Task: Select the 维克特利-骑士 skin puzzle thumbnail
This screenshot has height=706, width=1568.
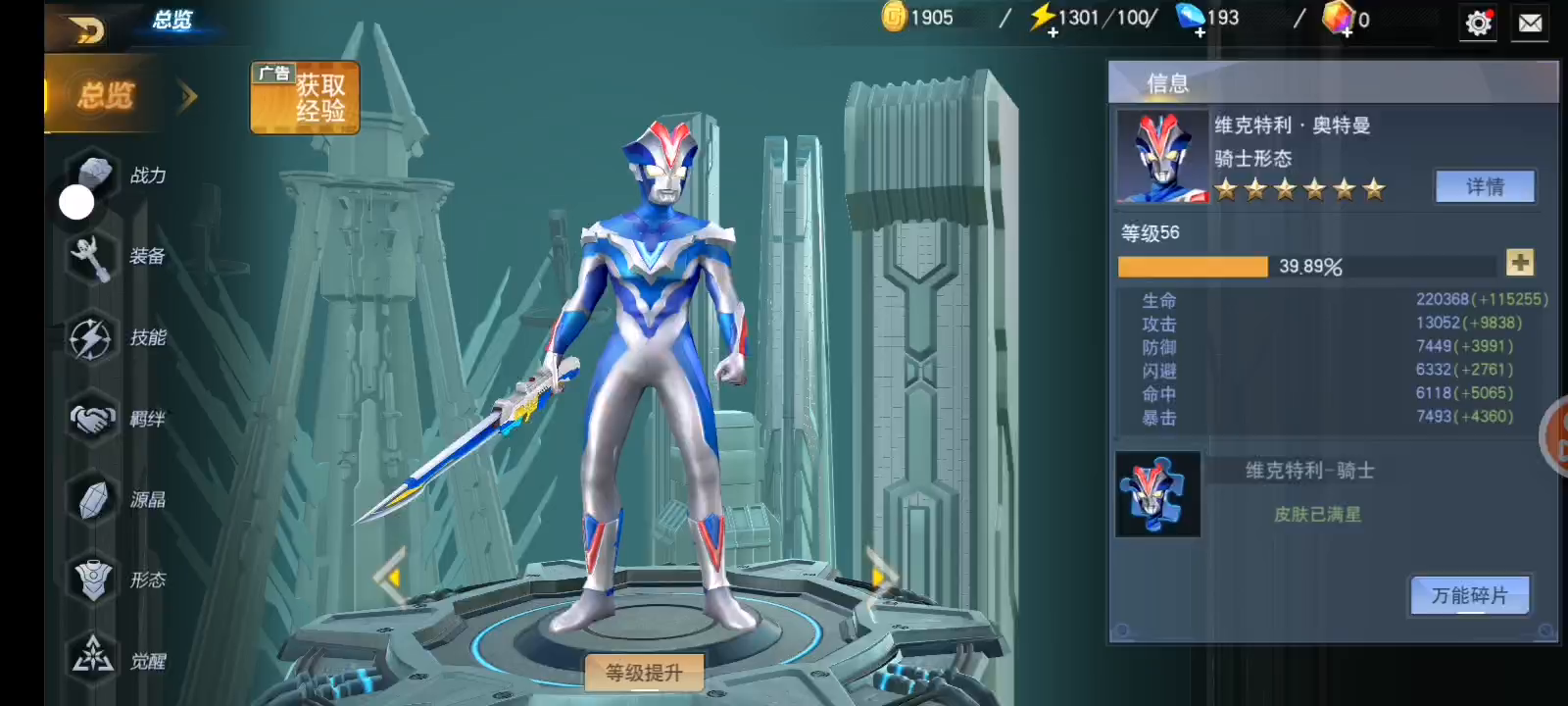Action: click(x=1157, y=494)
